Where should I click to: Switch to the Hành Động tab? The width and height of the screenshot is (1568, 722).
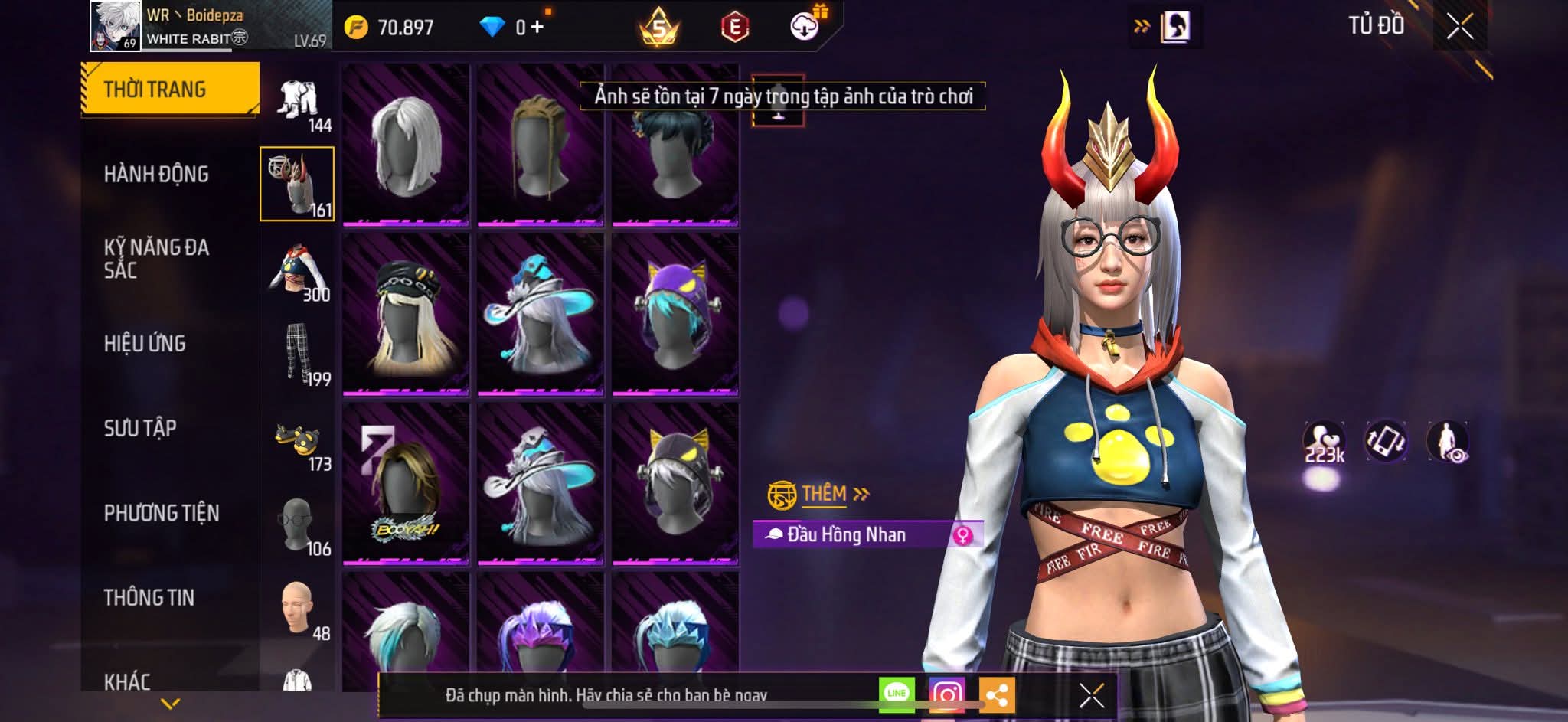click(156, 175)
